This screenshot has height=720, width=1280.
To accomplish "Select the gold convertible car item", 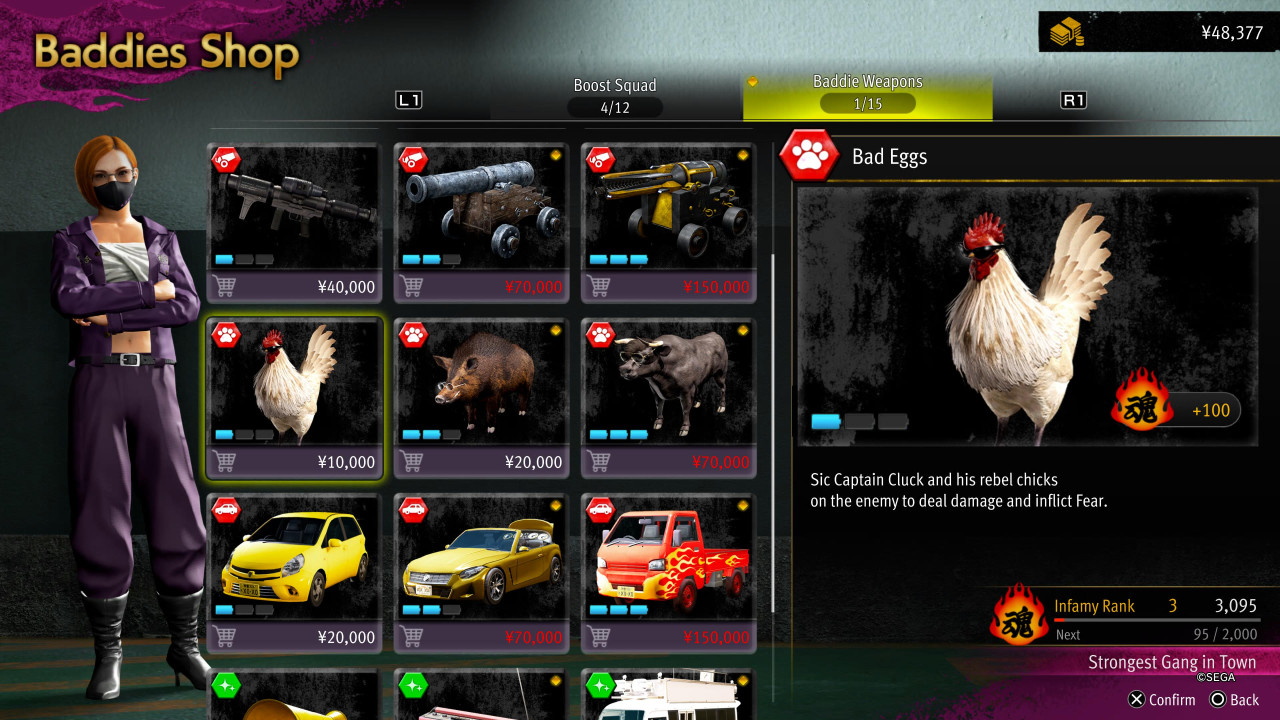I will click(x=483, y=572).
